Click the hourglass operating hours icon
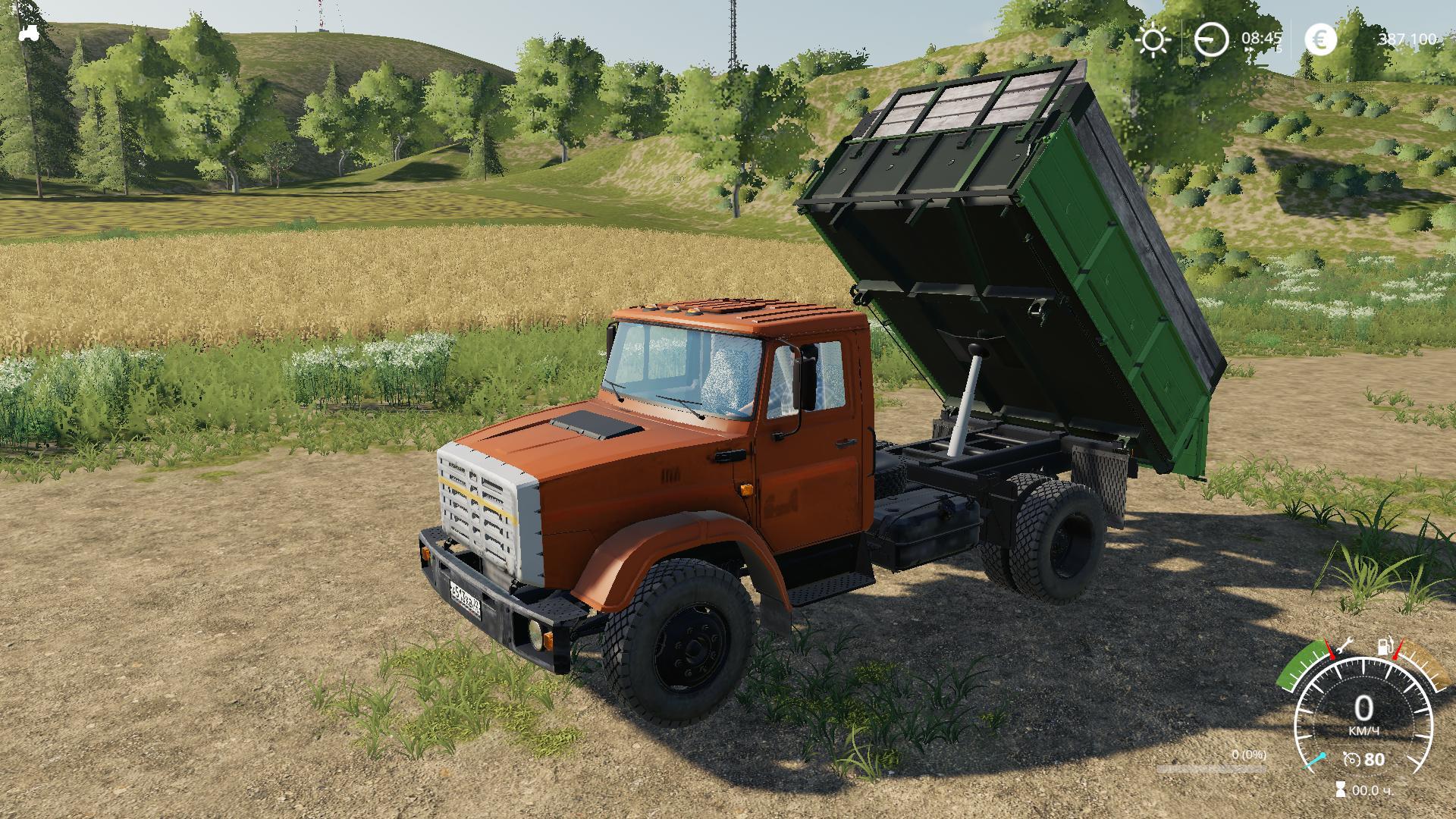Screen dimensions: 1456x819 click(x=1340, y=790)
